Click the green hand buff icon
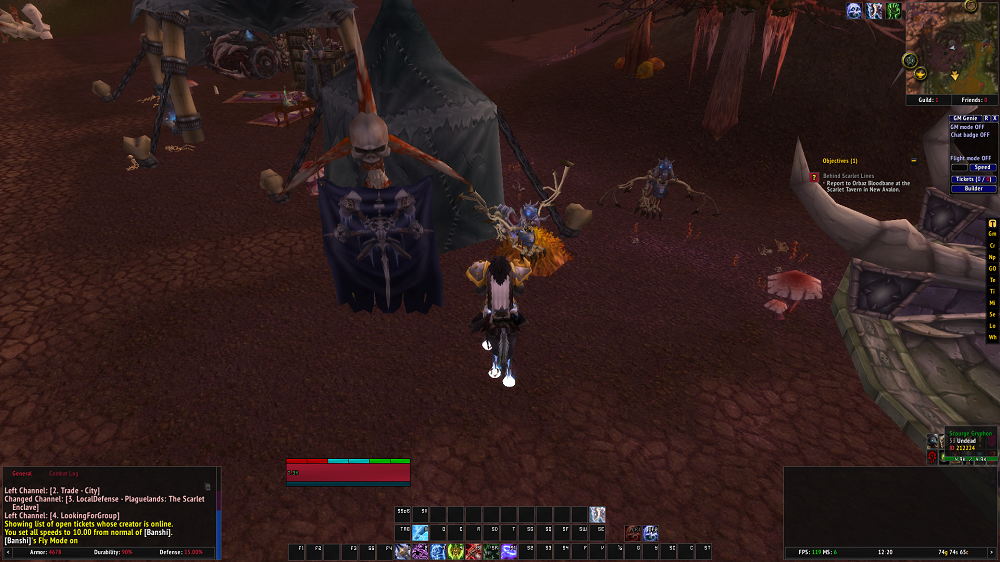Image resolution: width=1000 pixels, height=562 pixels. pyautogui.click(x=893, y=11)
